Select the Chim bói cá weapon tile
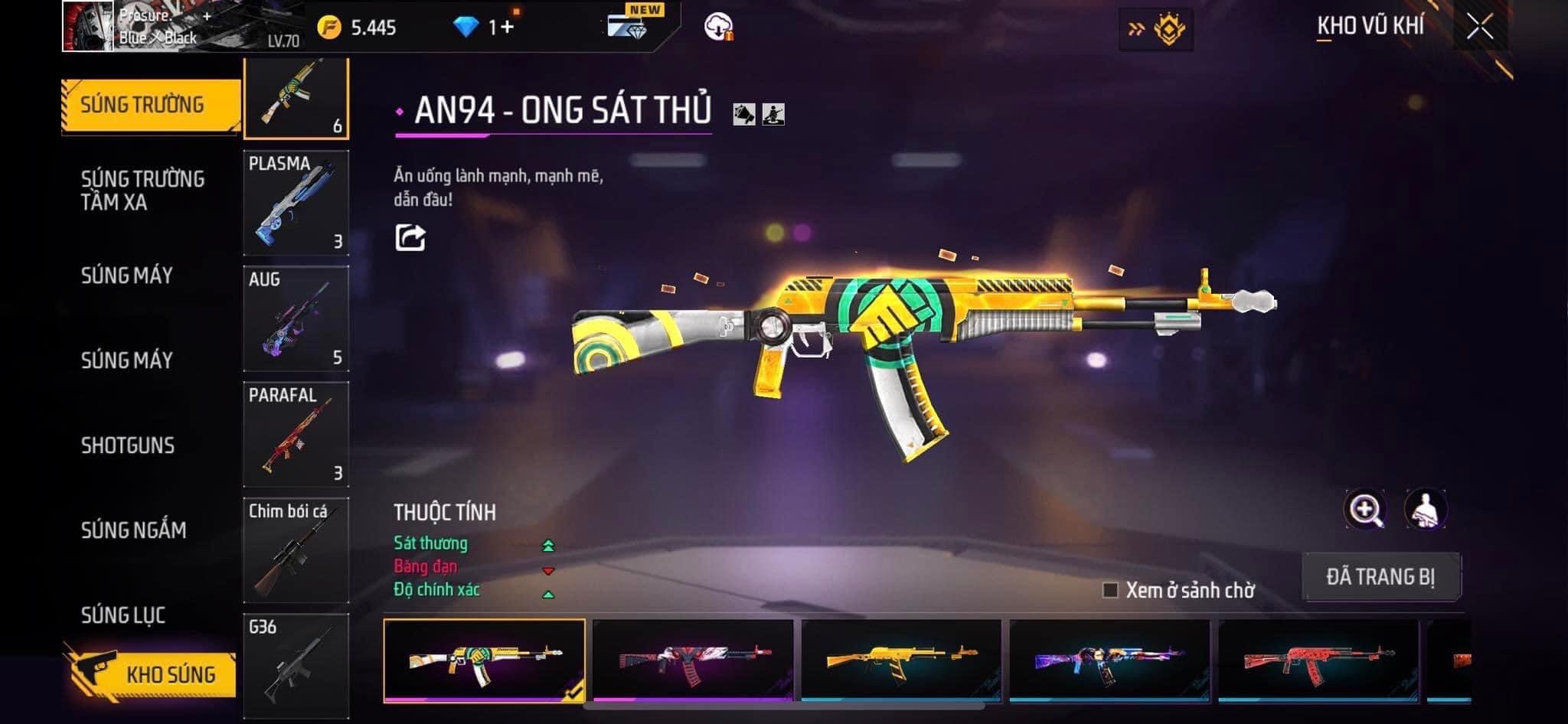Viewport: 1568px width, 724px height. click(x=296, y=550)
